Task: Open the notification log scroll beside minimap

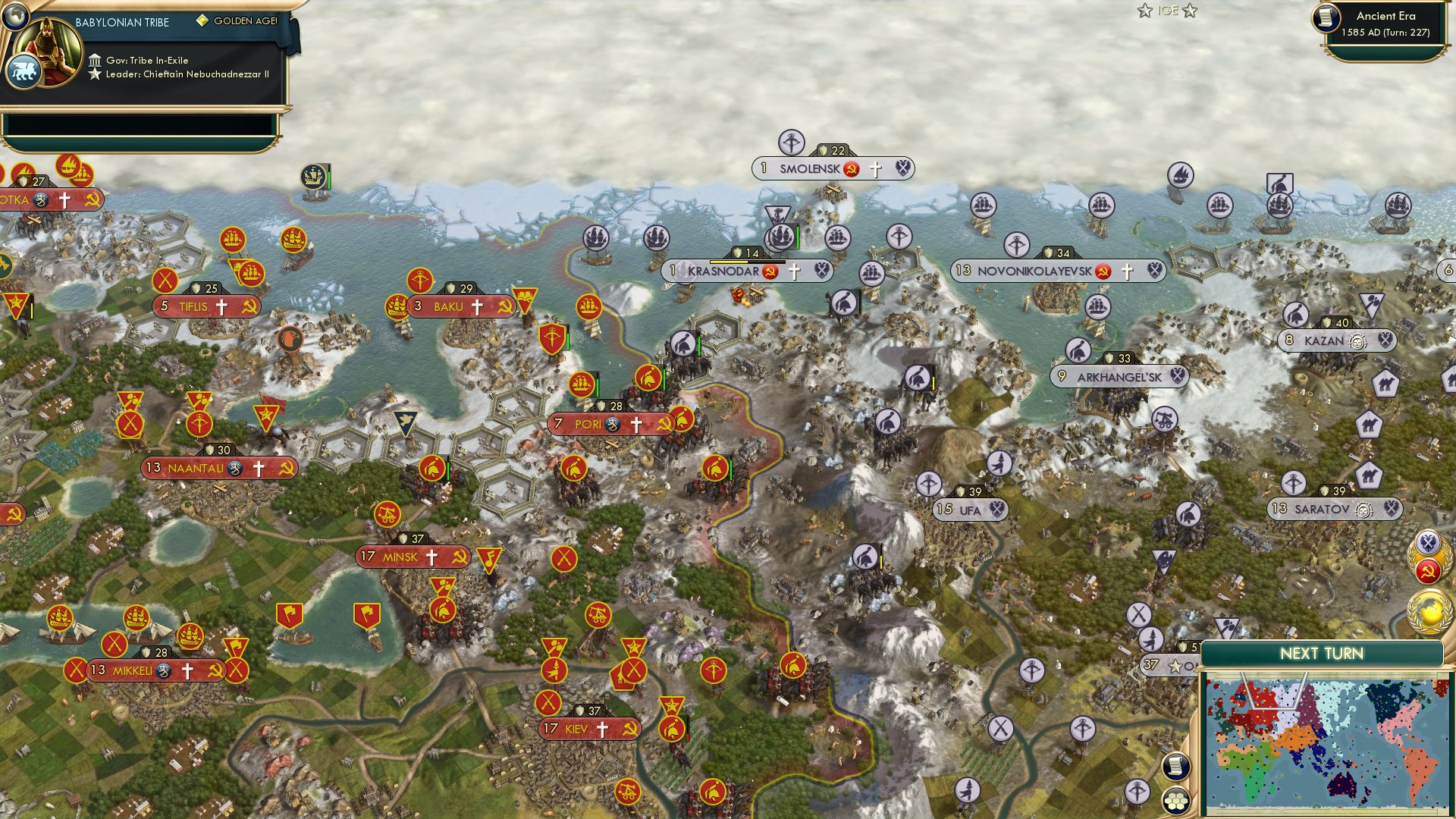Action: (x=1175, y=766)
